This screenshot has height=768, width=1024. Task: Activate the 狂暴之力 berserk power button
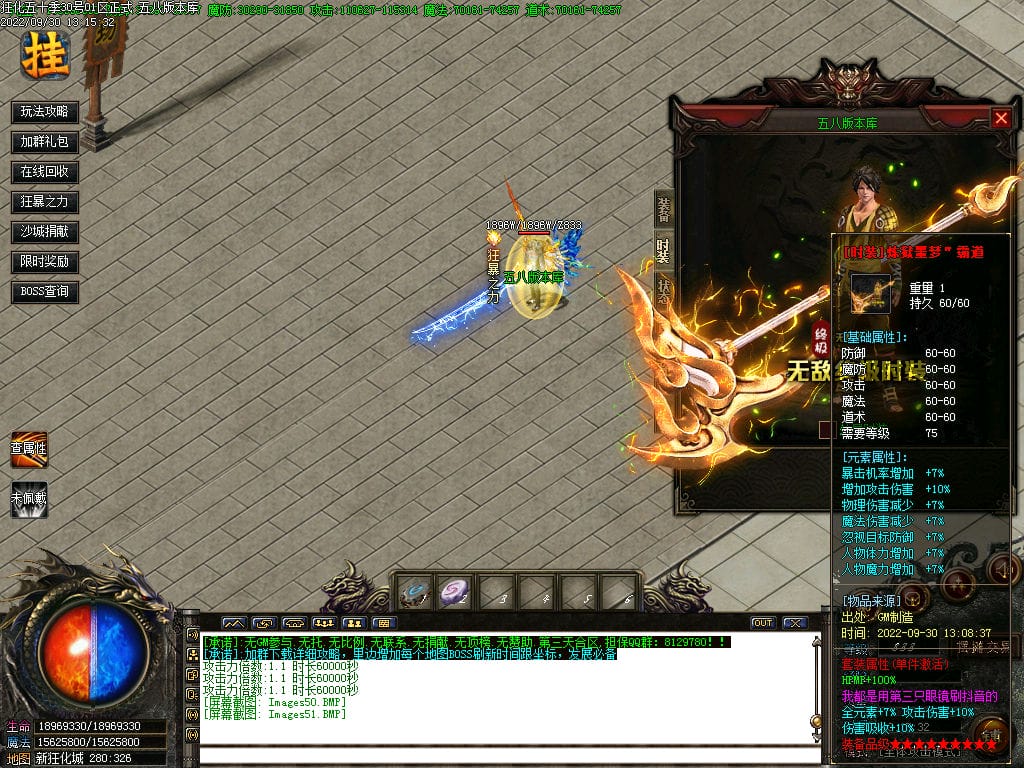(45, 202)
